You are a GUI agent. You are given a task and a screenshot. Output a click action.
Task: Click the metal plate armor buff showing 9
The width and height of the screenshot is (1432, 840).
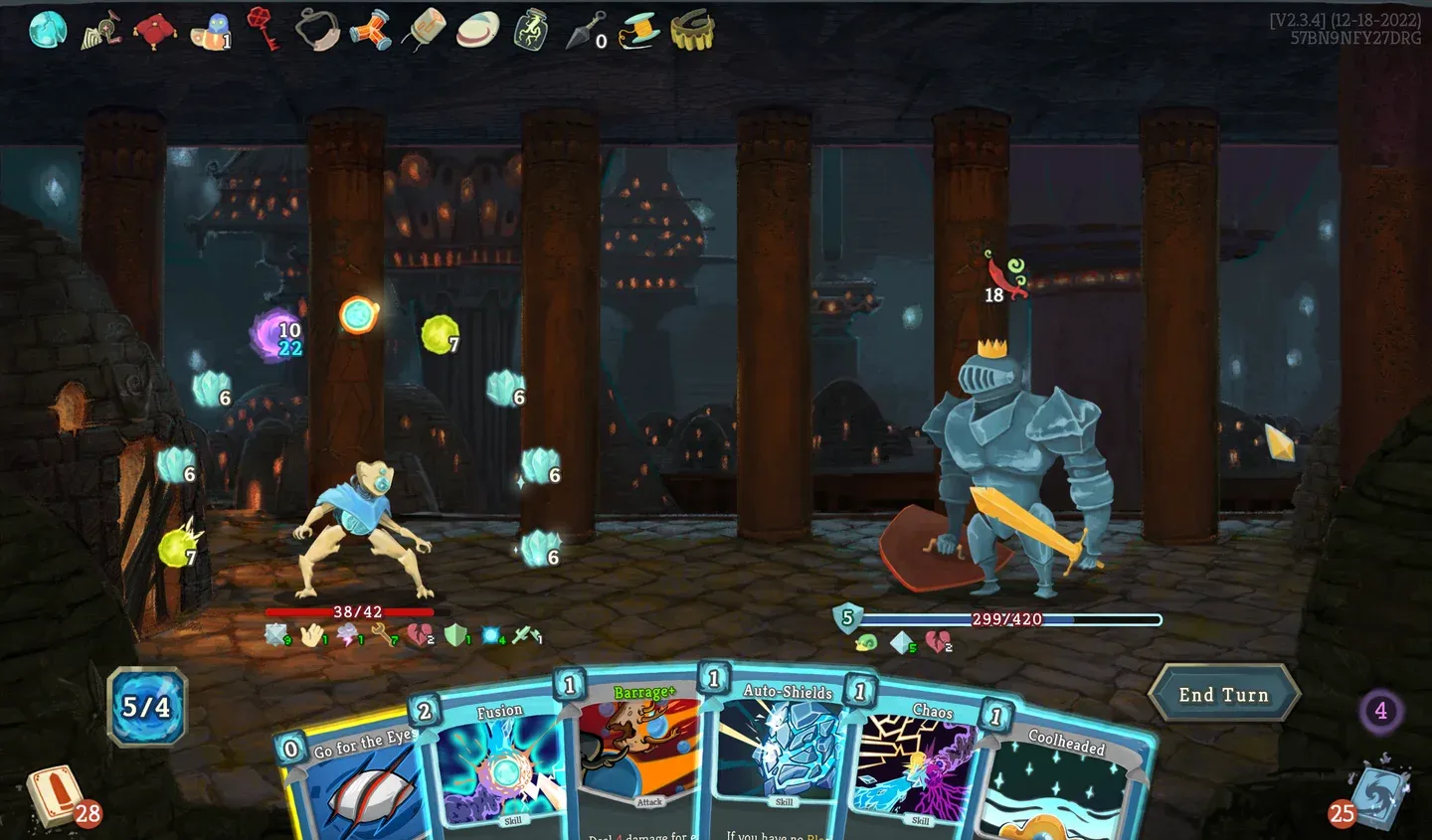point(275,635)
